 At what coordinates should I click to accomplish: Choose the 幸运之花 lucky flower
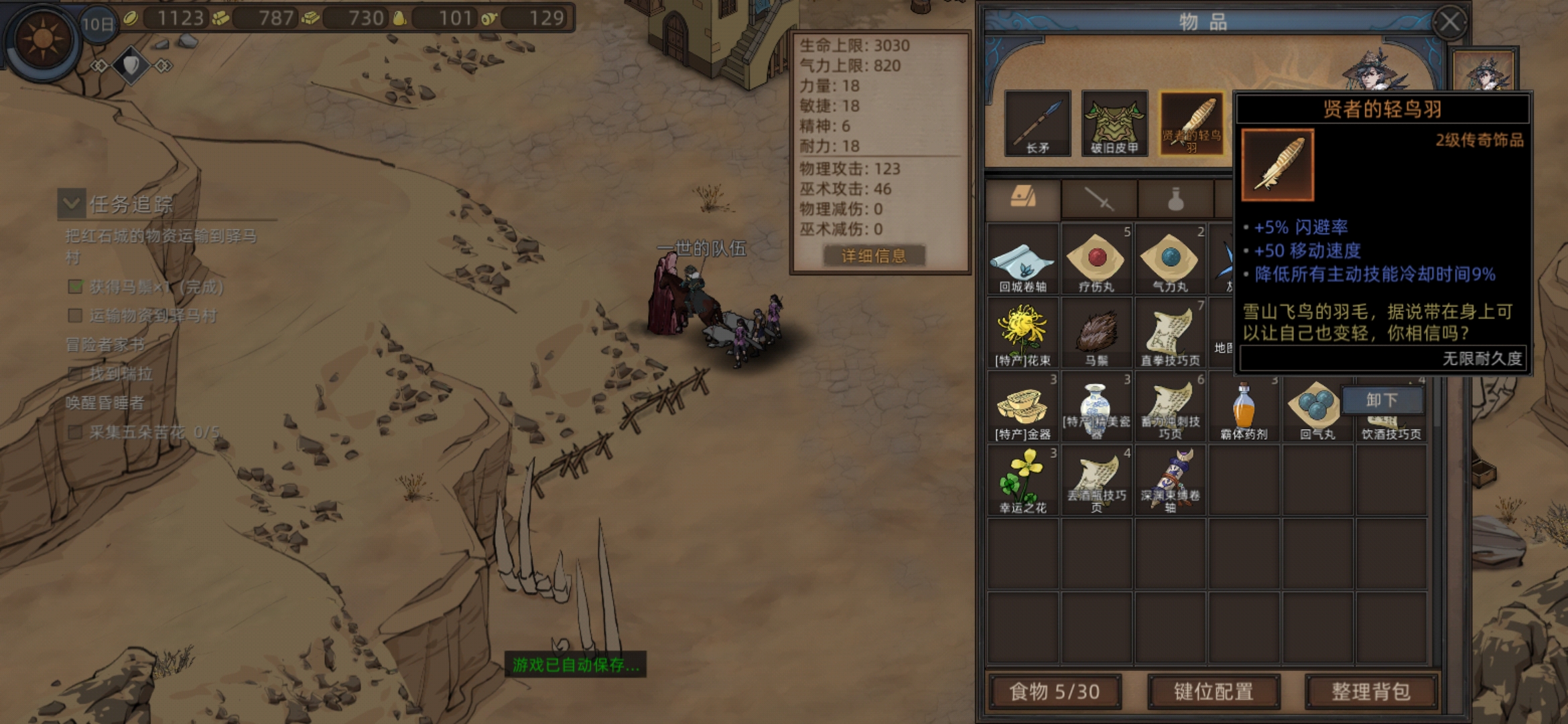(x=1023, y=481)
